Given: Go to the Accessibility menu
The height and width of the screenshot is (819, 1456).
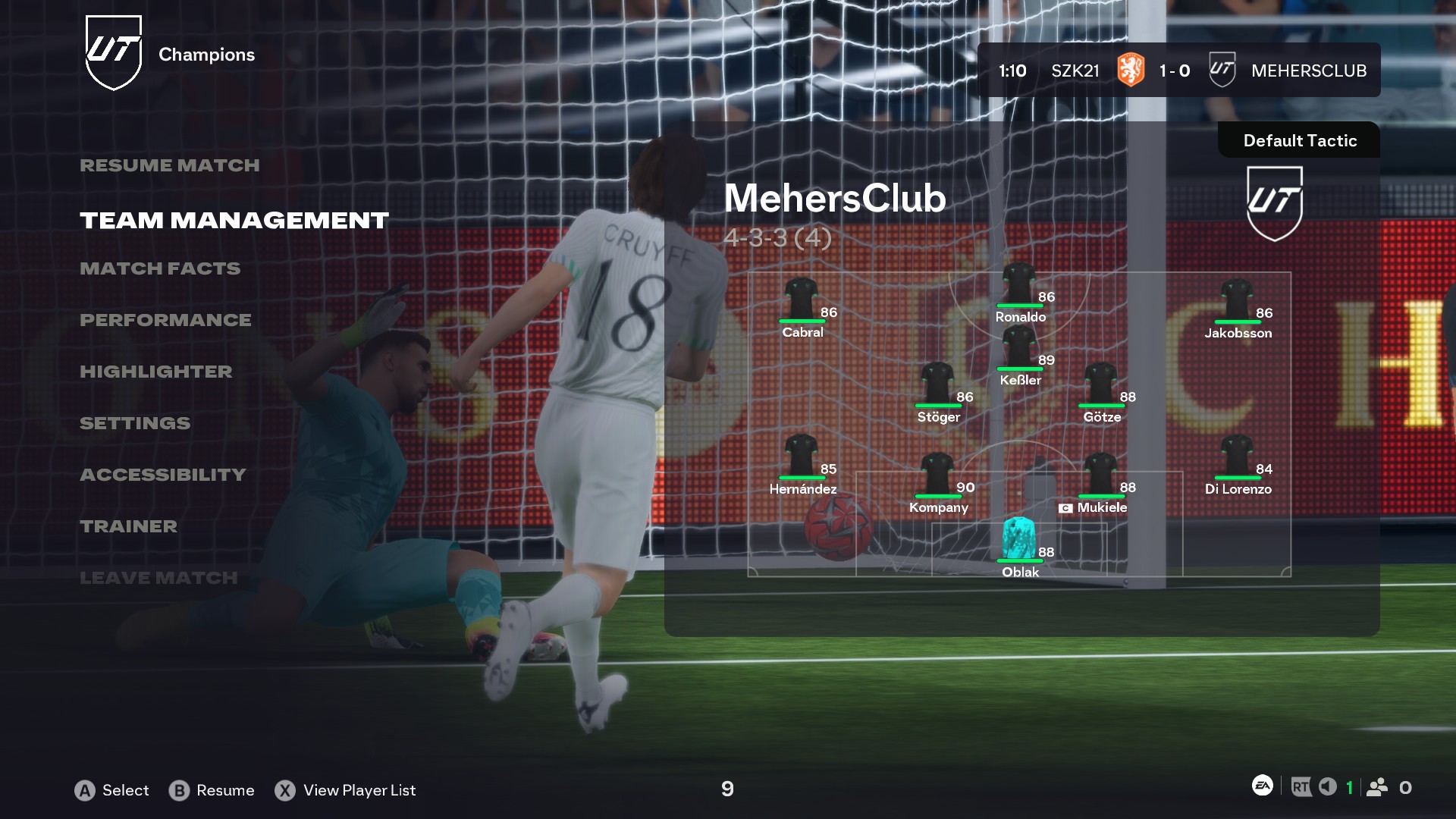Looking at the screenshot, I should pos(163,475).
